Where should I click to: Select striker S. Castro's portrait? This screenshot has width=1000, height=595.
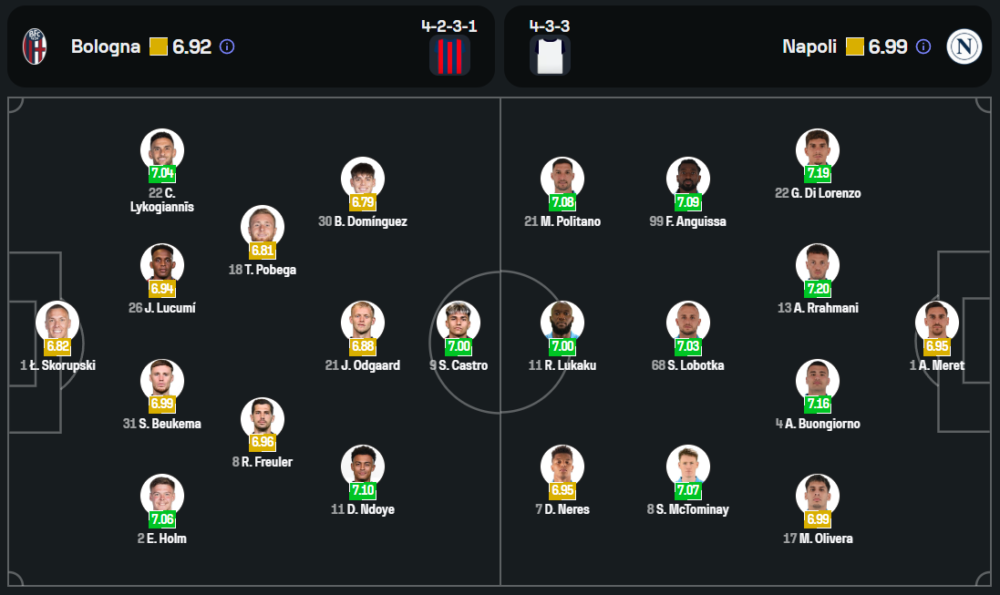[x=459, y=323]
